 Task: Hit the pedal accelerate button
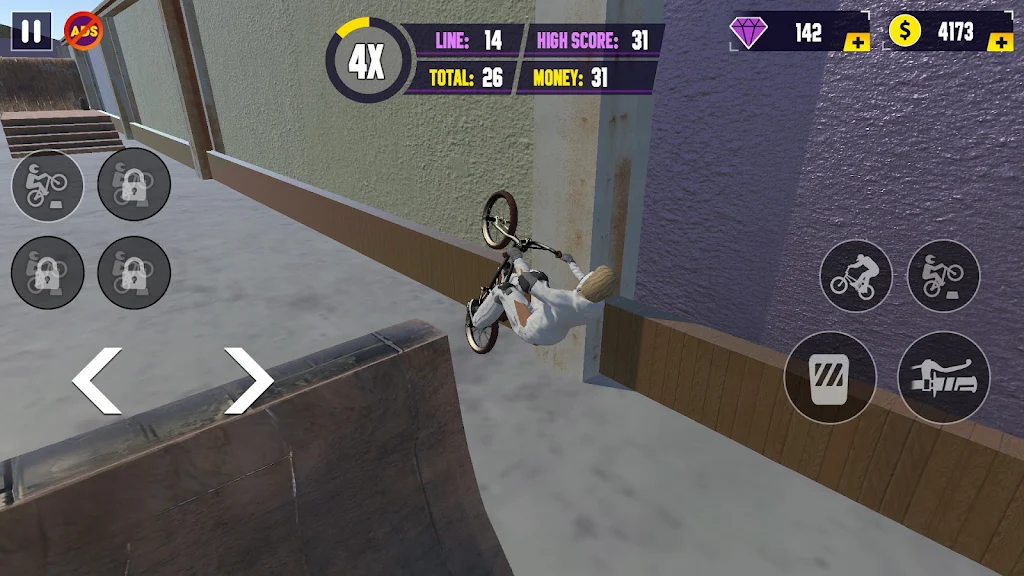pyautogui.click(x=829, y=377)
